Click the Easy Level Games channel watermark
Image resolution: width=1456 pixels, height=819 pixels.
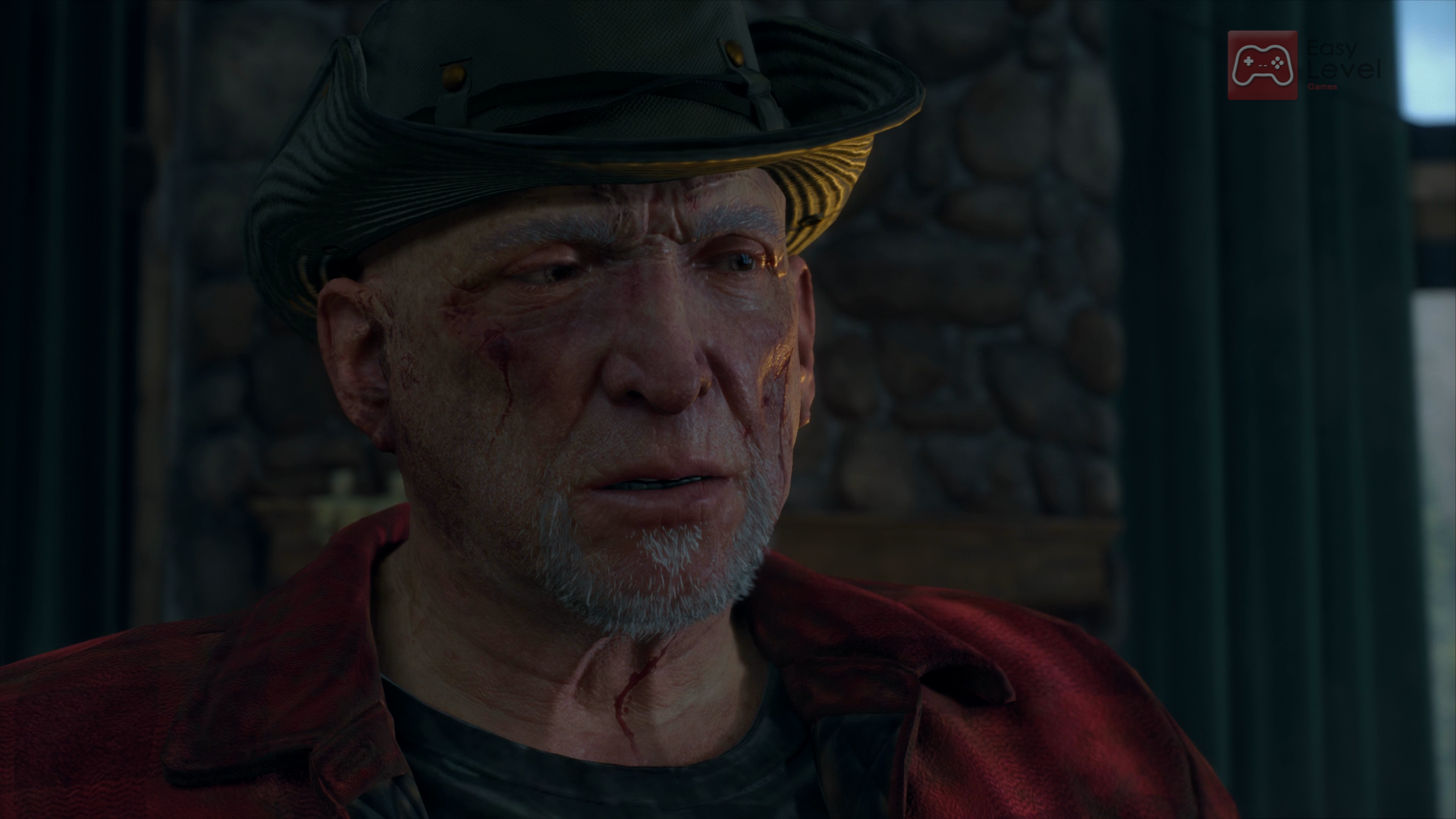click(1303, 65)
